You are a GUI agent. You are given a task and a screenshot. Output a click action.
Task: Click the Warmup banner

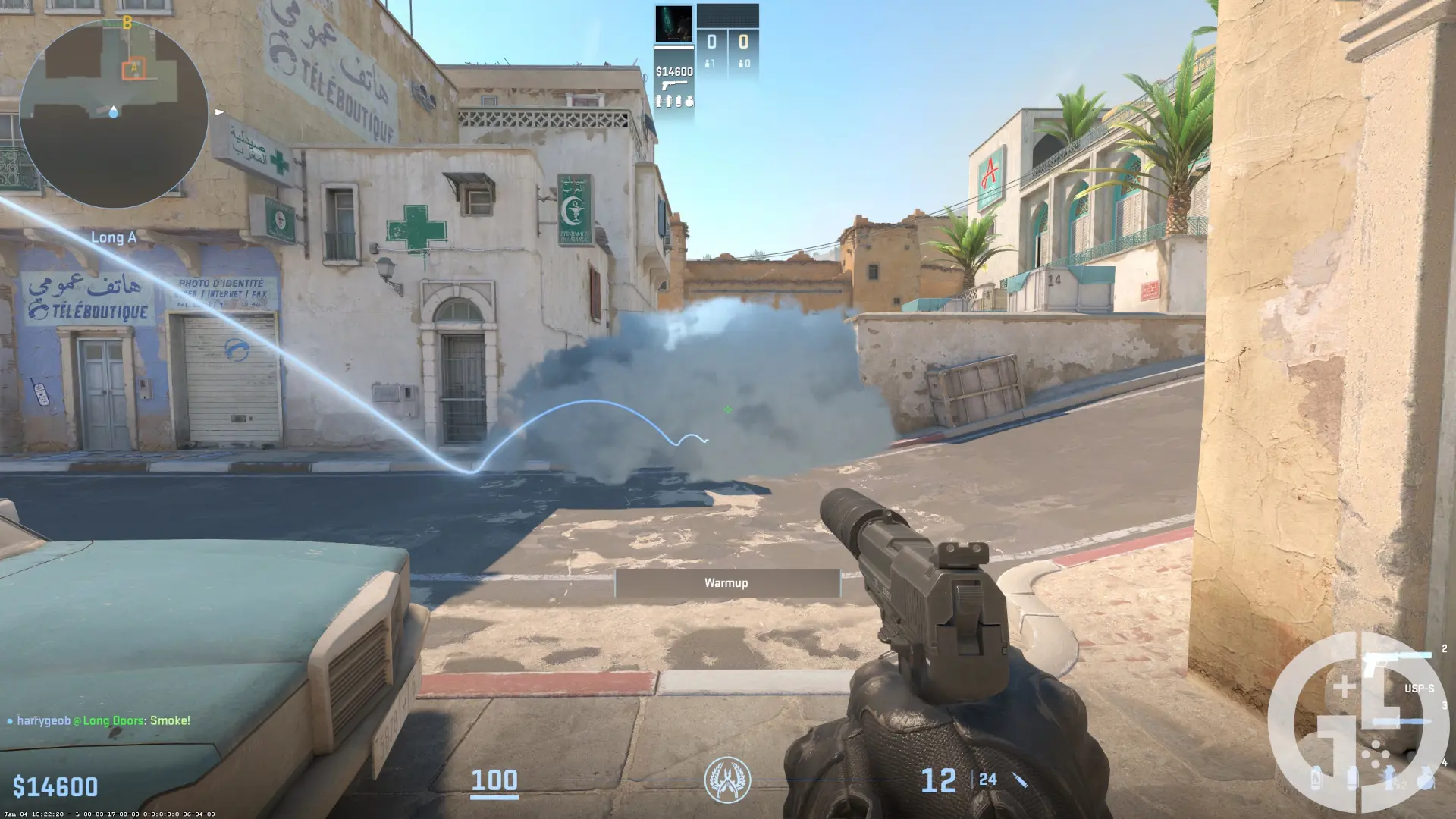(726, 583)
